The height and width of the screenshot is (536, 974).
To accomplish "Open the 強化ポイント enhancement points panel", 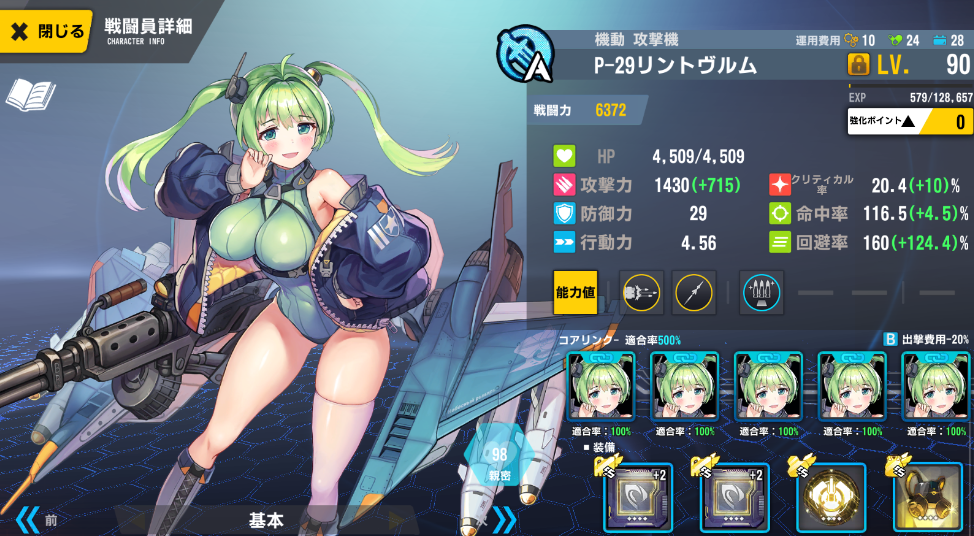I will (909, 121).
